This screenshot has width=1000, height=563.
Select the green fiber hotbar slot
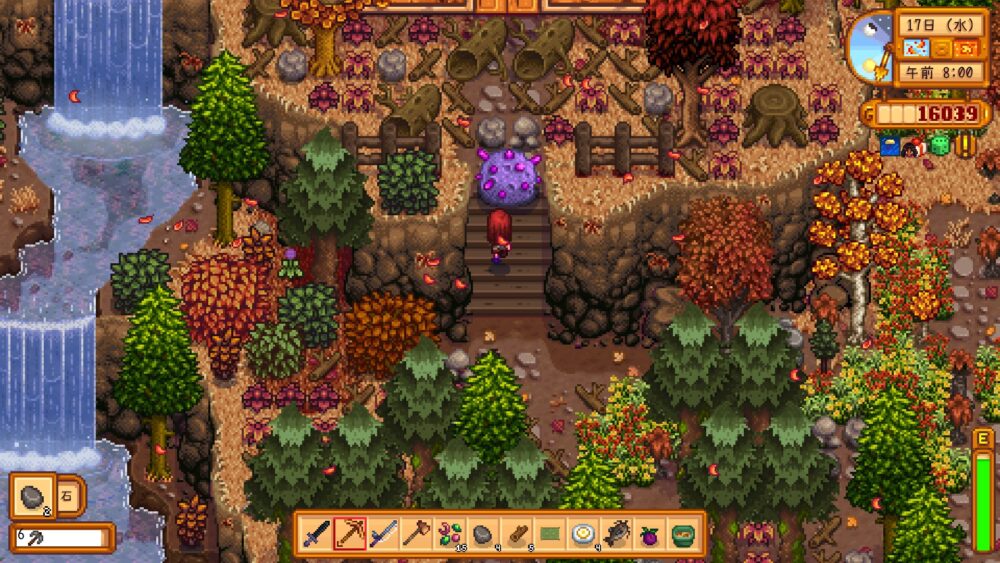tap(550, 534)
